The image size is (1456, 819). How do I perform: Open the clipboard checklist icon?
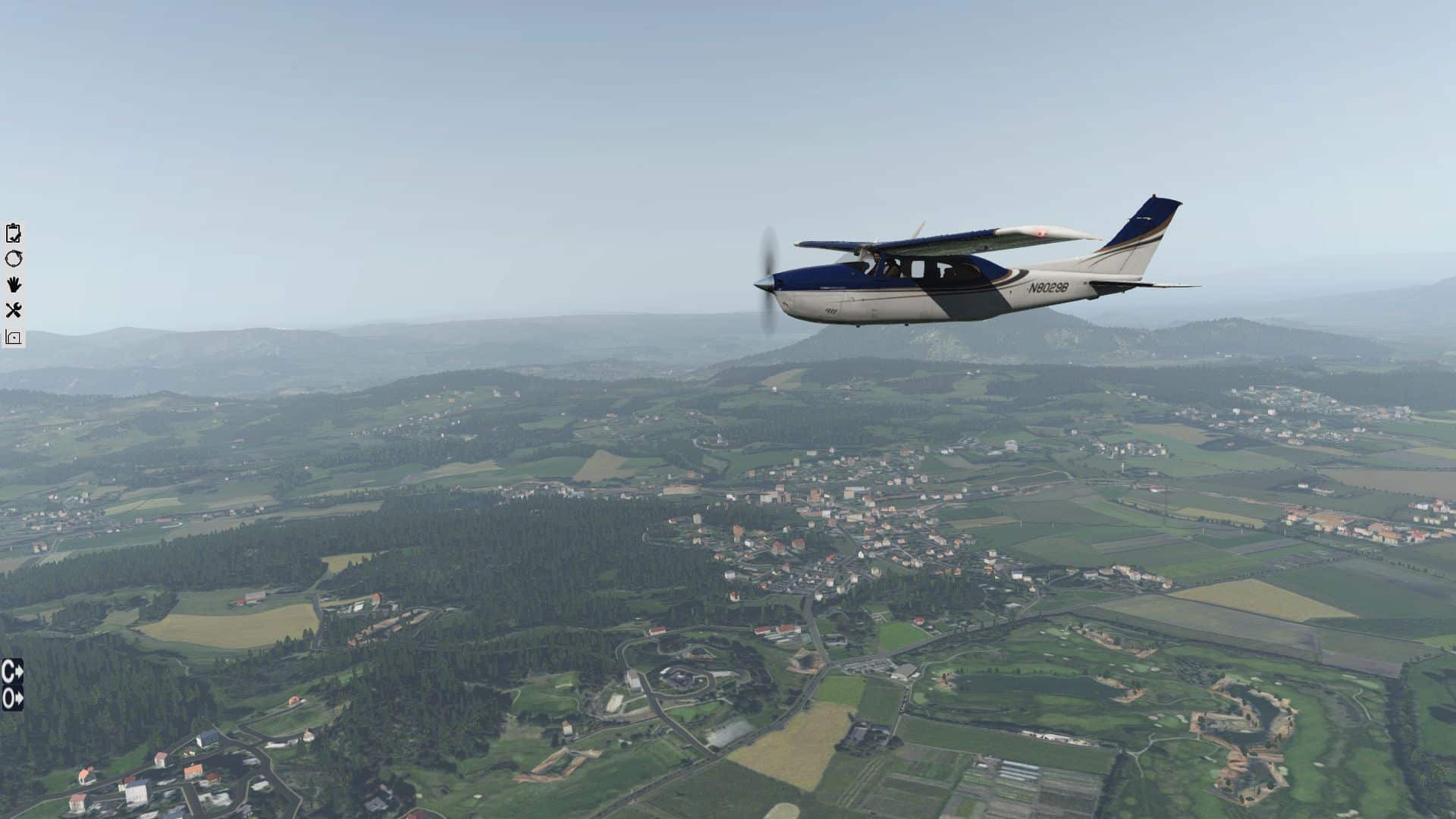coord(13,233)
